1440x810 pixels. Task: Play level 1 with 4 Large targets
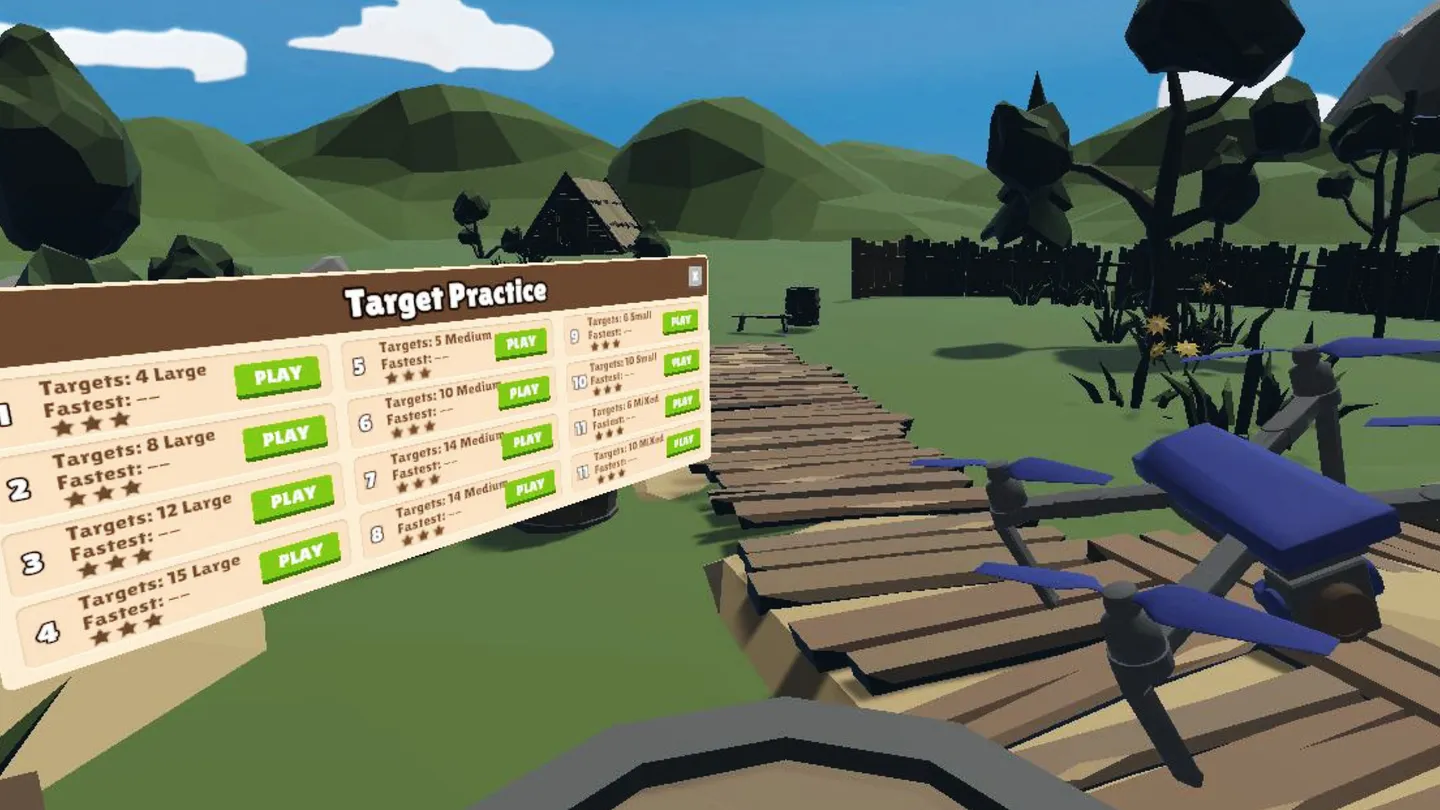coord(280,374)
